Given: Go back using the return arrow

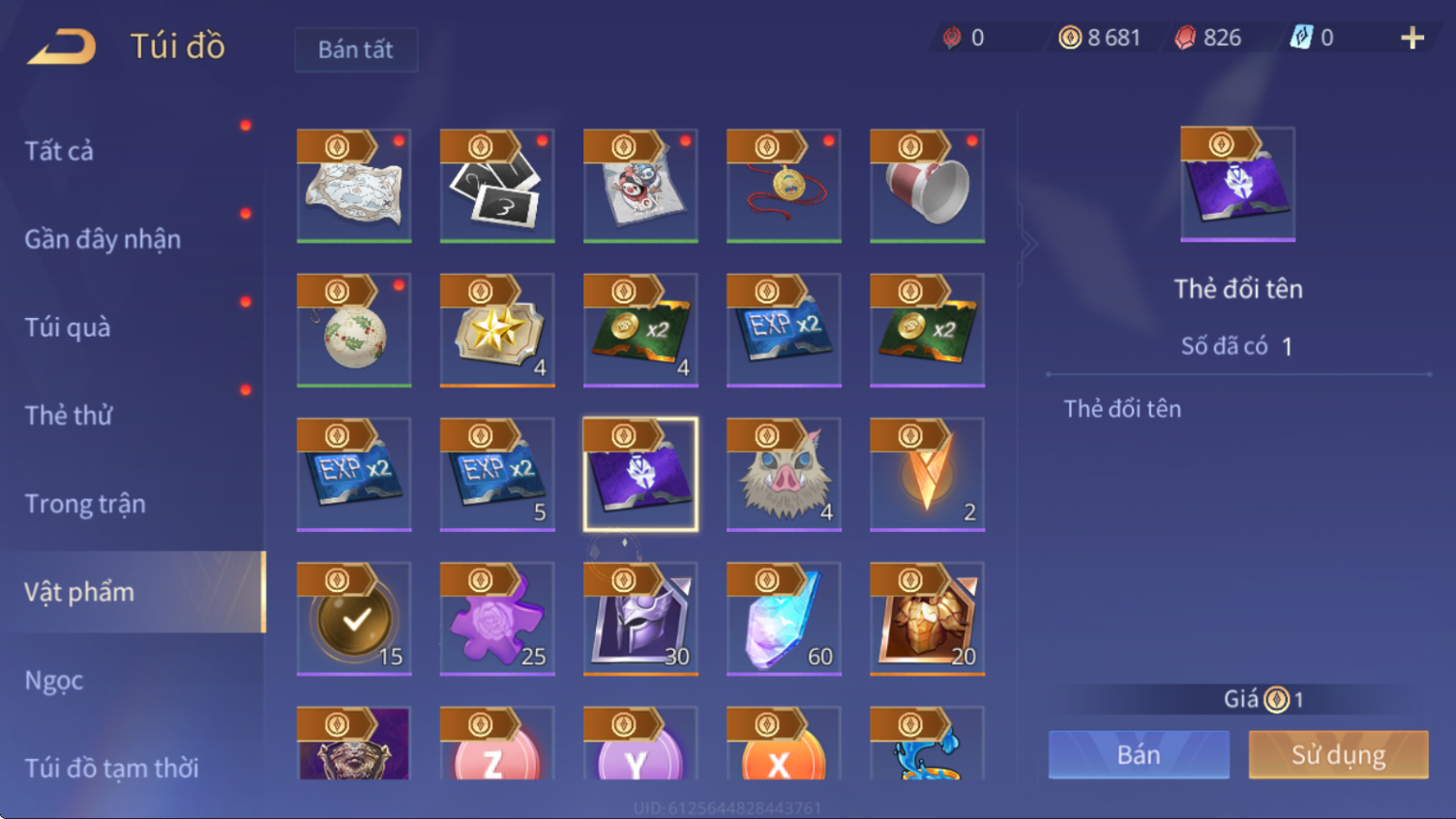Looking at the screenshot, I should click(x=62, y=46).
